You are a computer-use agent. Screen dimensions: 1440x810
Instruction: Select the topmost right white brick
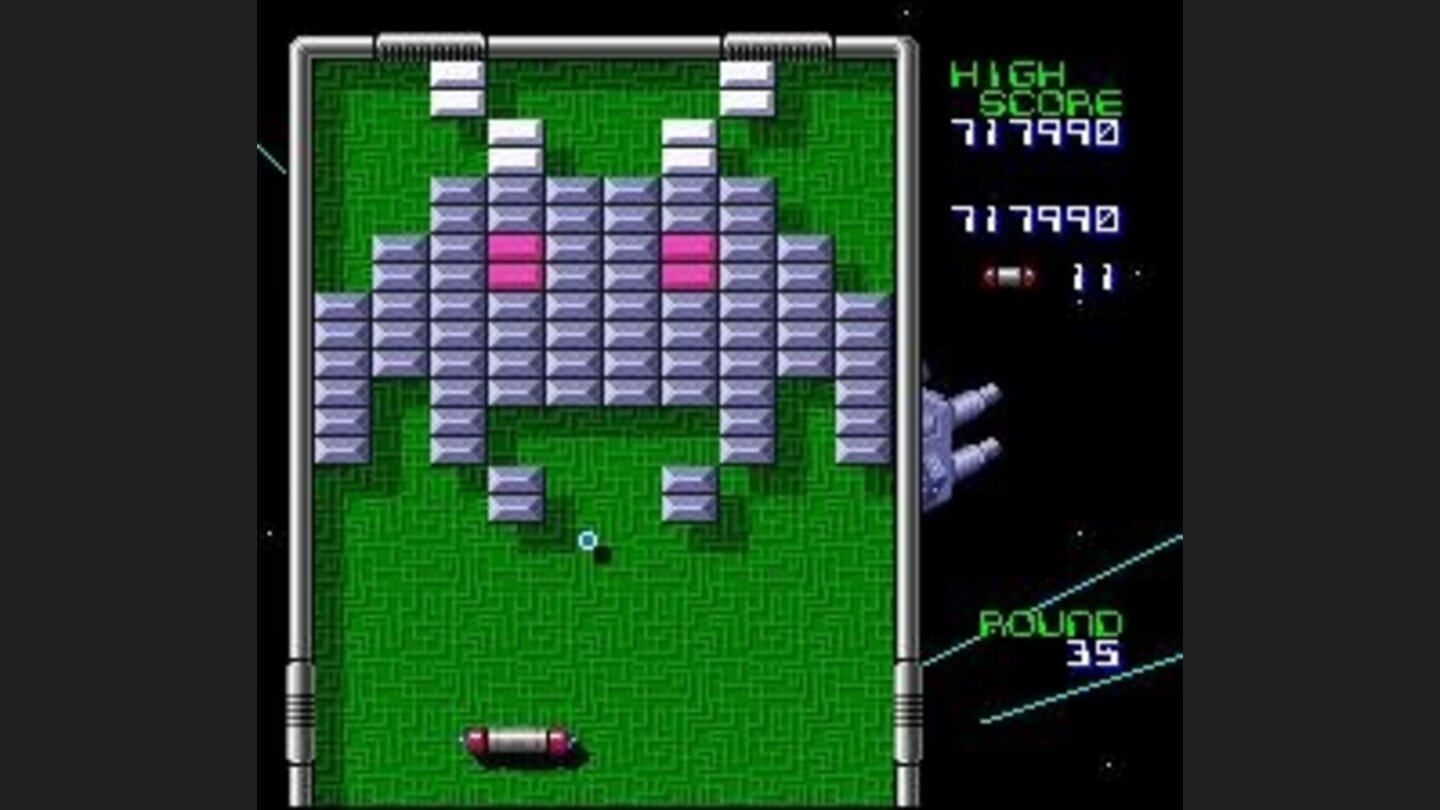pos(748,72)
